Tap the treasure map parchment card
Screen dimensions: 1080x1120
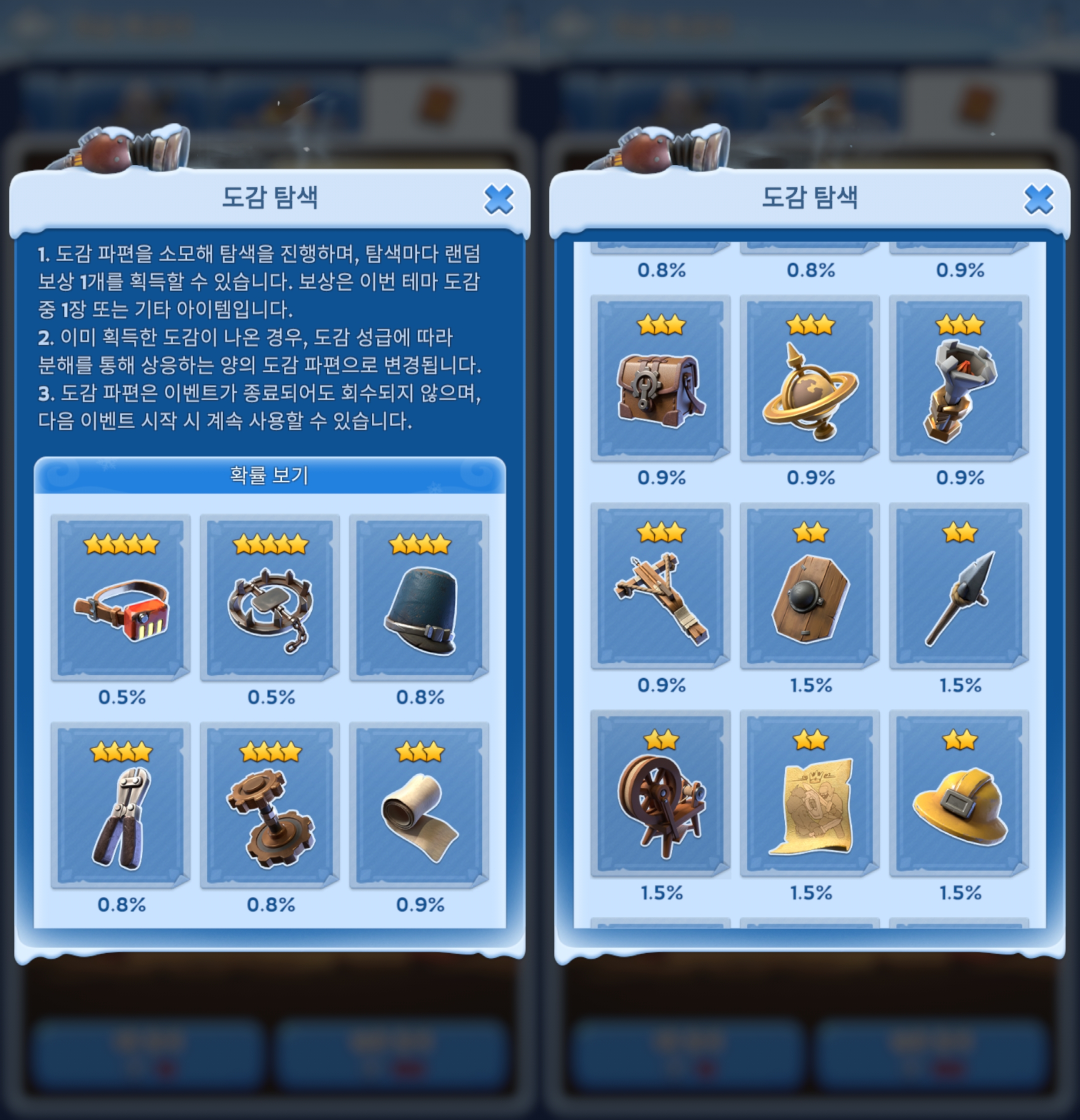[810, 794]
